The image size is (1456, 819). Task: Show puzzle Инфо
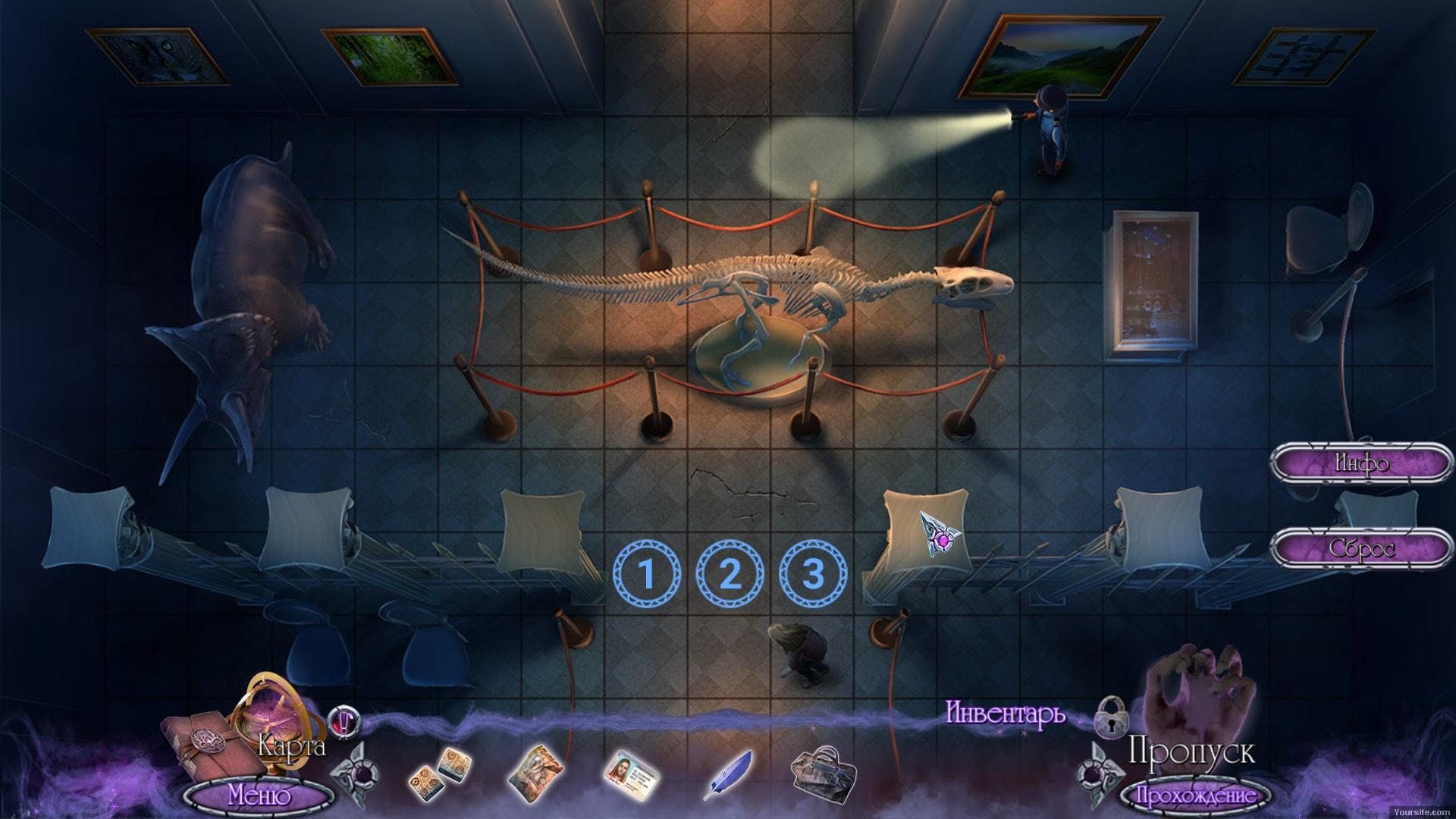click(1360, 463)
